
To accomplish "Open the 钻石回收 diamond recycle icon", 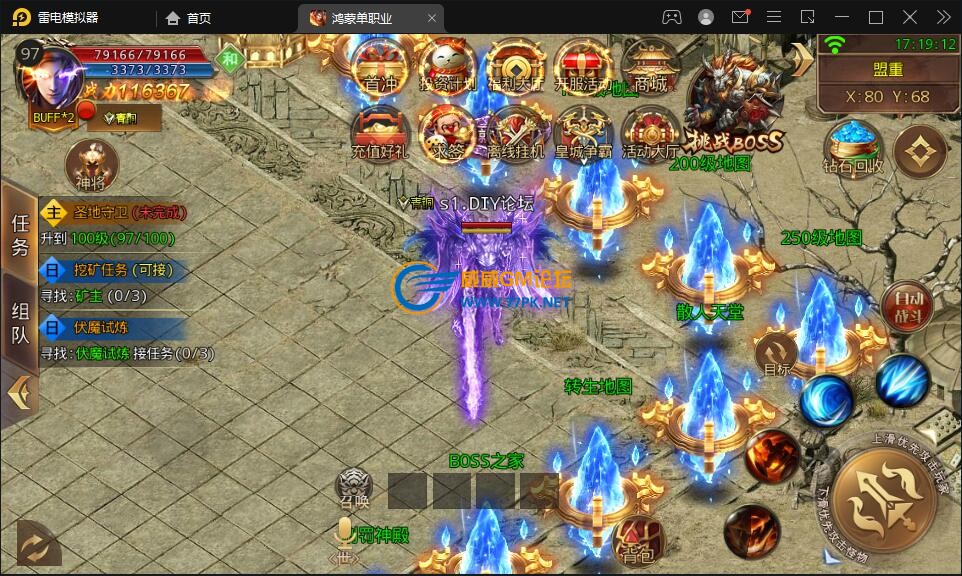I will click(x=853, y=148).
